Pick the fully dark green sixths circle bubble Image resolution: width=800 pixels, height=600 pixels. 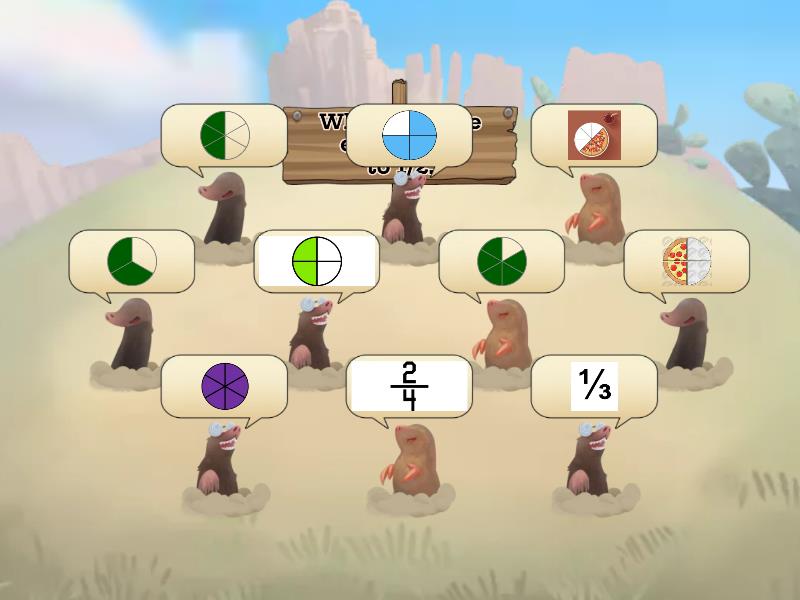tap(502, 261)
